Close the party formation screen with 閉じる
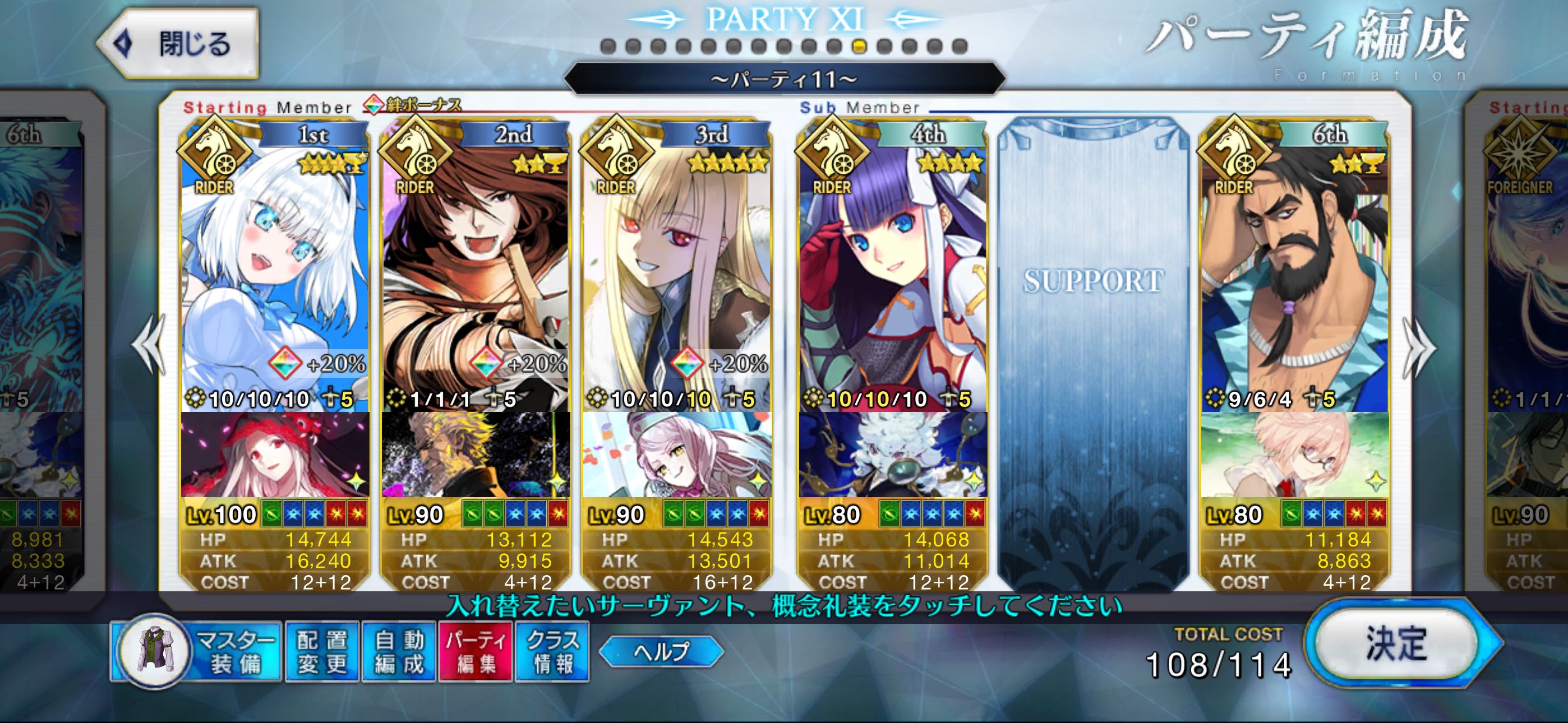 click(x=178, y=44)
